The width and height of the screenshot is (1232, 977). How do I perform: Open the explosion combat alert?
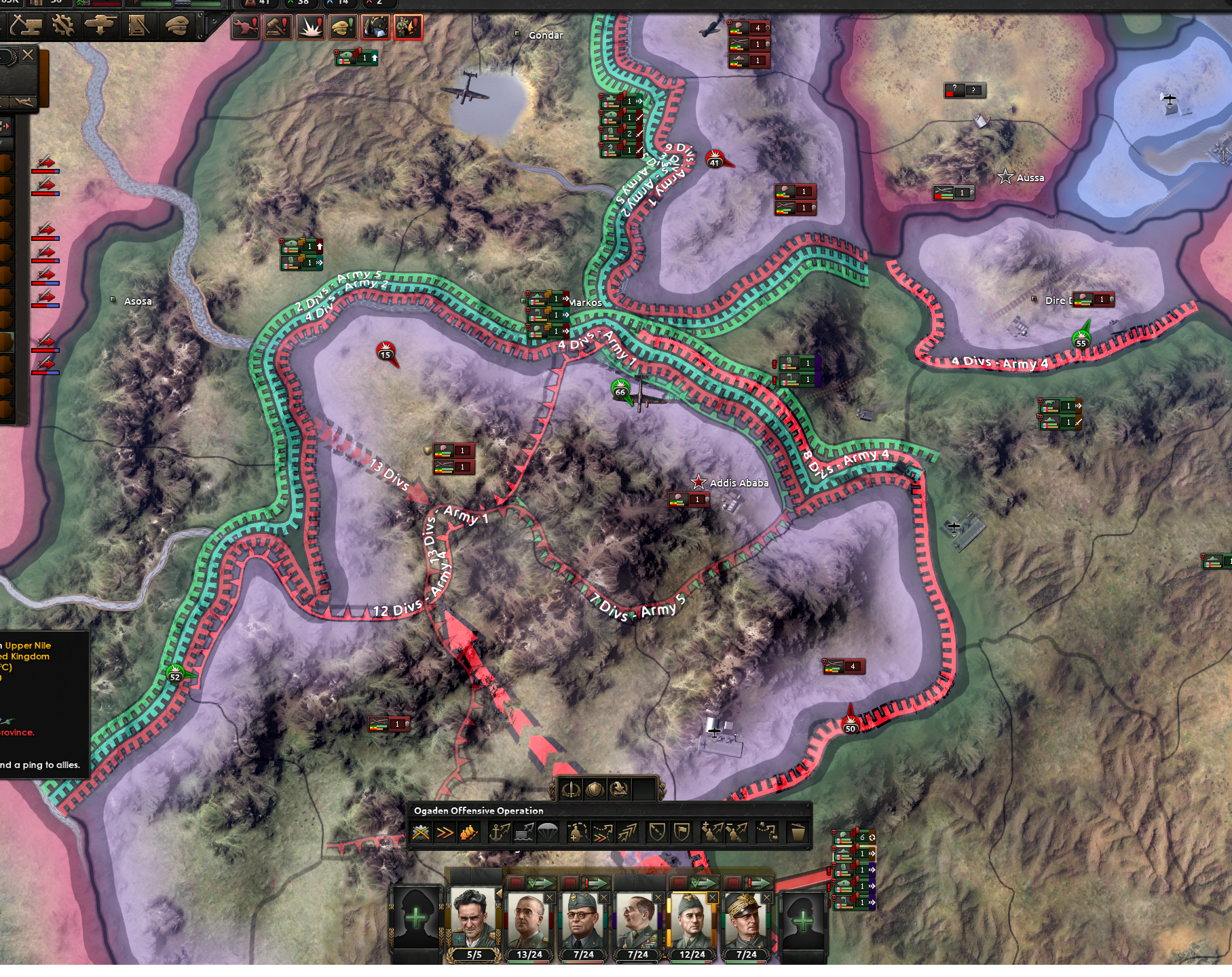(310, 27)
